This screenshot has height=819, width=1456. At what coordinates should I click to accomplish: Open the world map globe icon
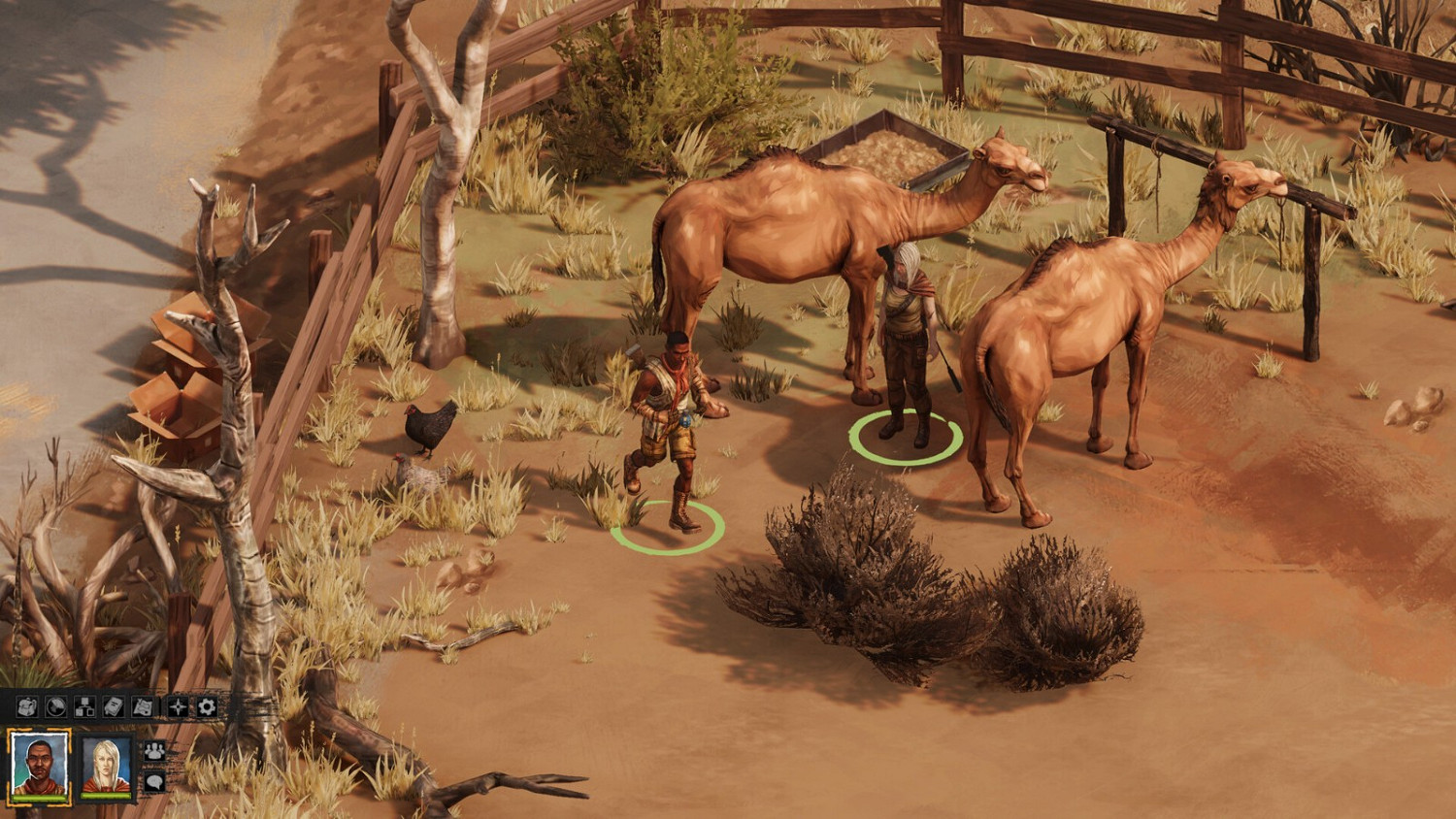pyautogui.click(x=57, y=706)
